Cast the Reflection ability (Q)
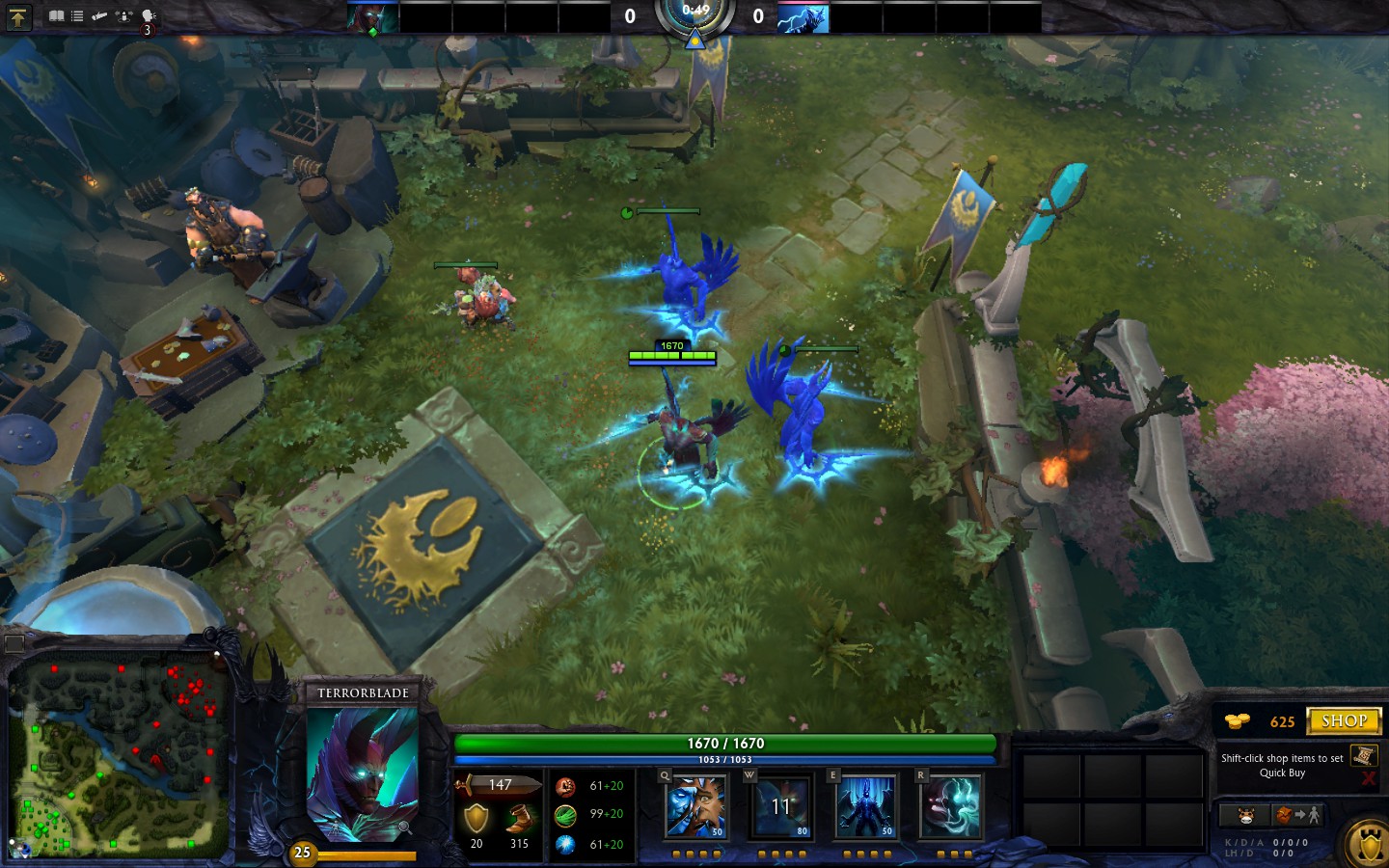The height and width of the screenshot is (868, 1389). tap(695, 808)
